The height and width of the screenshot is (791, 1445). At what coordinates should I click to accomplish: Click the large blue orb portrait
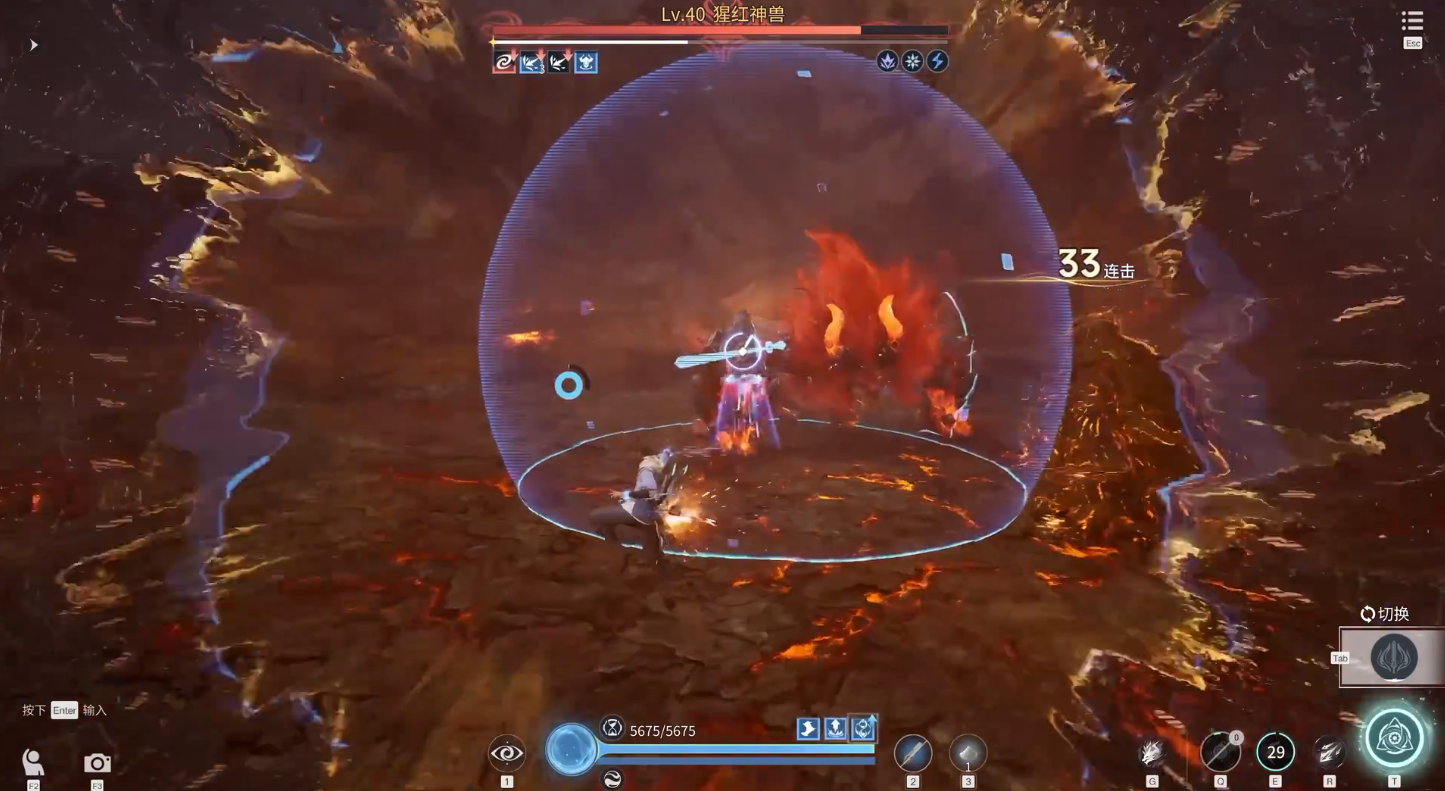pyautogui.click(x=571, y=749)
